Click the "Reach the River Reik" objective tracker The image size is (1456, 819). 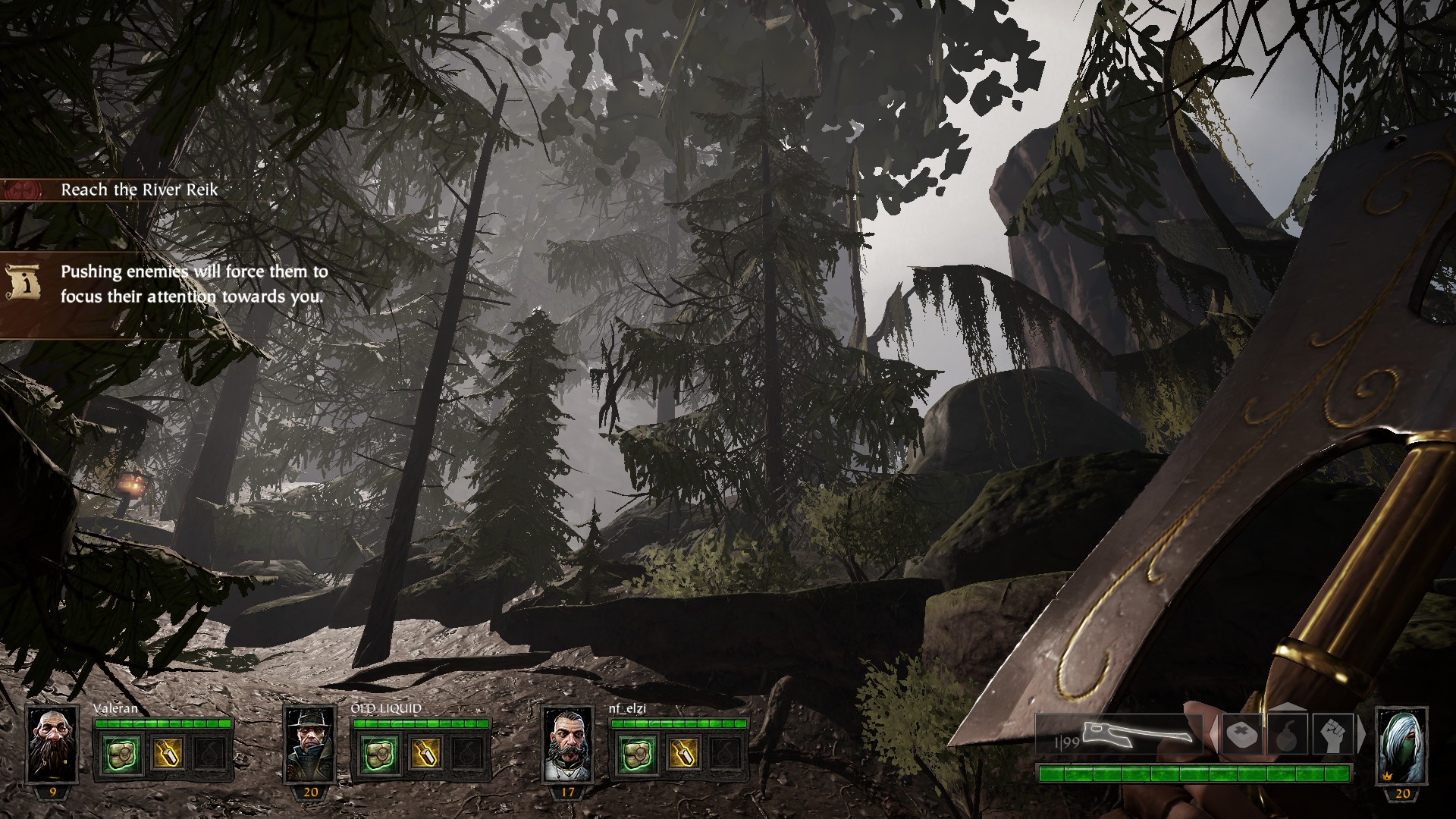[x=139, y=190]
